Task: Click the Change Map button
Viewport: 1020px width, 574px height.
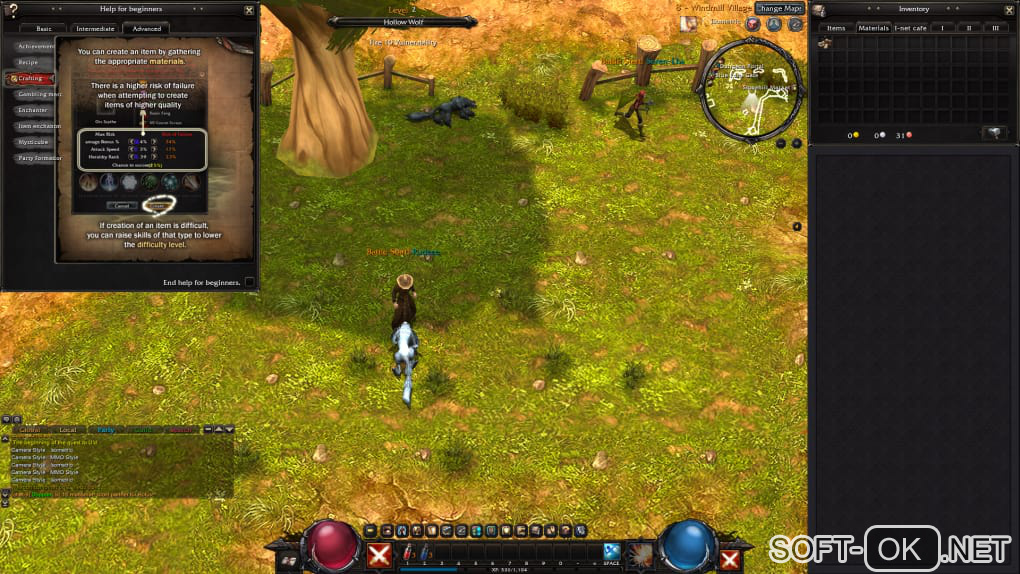Action: pyautogui.click(x=779, y=8)
